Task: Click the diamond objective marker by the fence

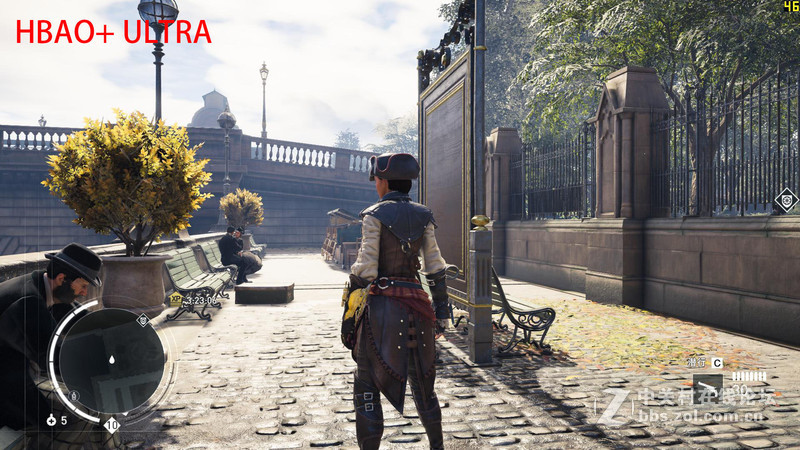Action: [x=786, y=199]
